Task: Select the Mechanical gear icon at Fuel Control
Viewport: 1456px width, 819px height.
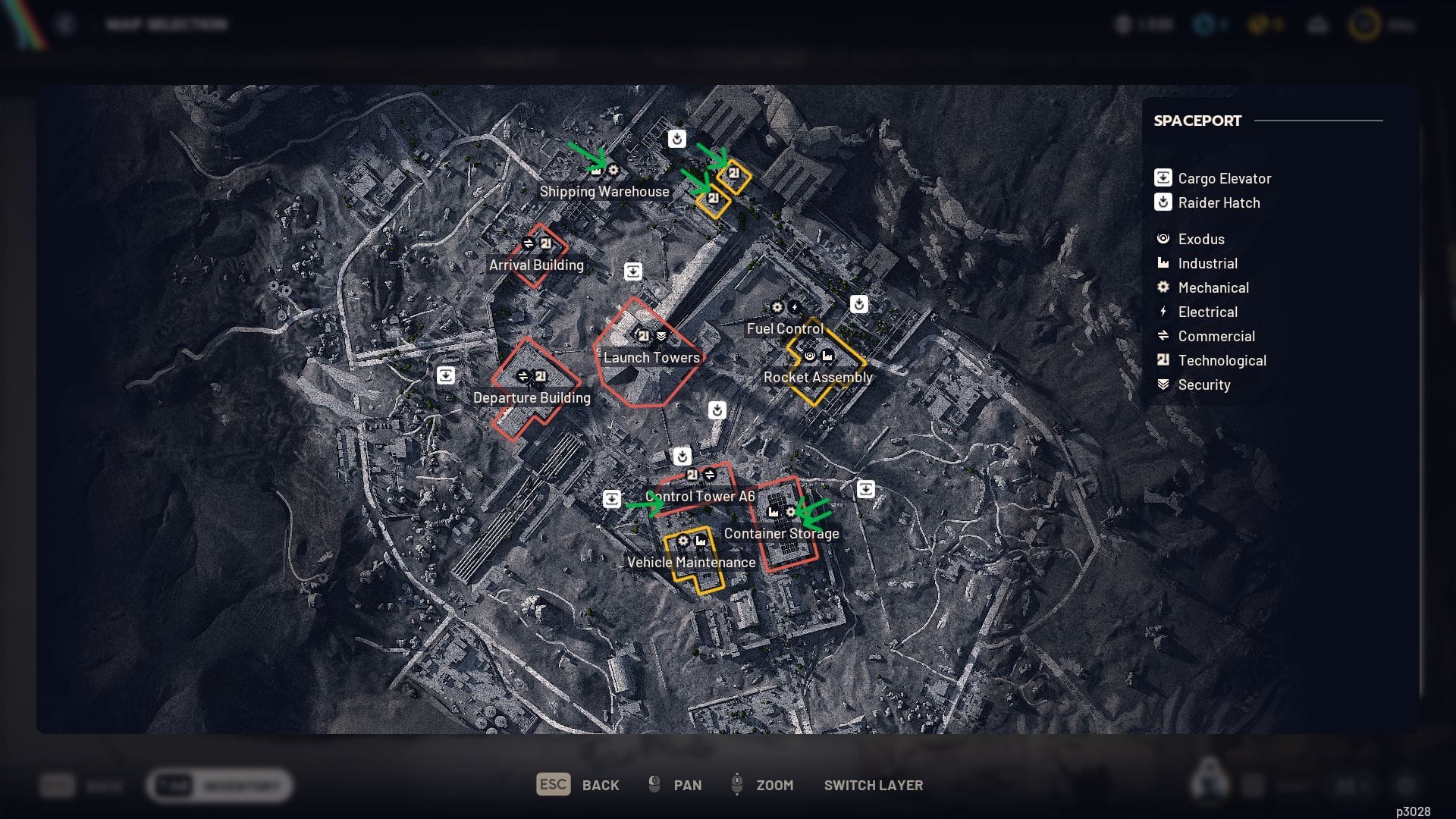Action: click(x=777, y=307)
